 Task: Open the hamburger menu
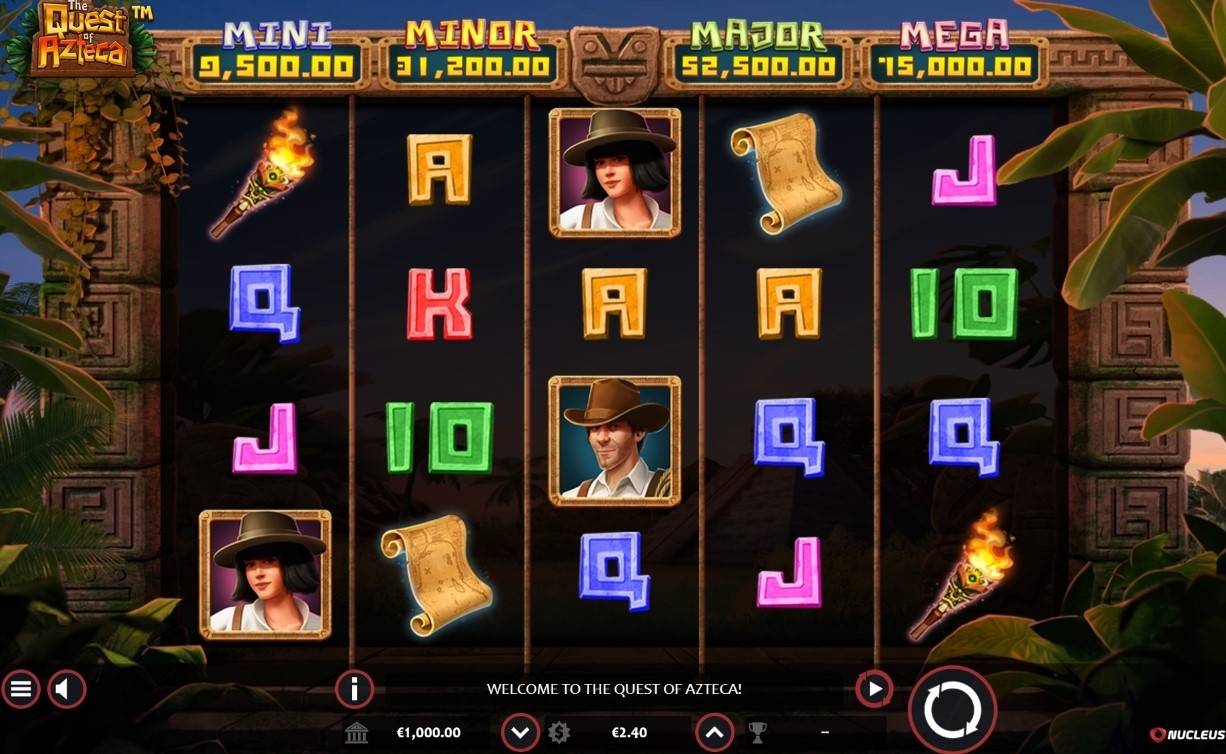point(21,689)
